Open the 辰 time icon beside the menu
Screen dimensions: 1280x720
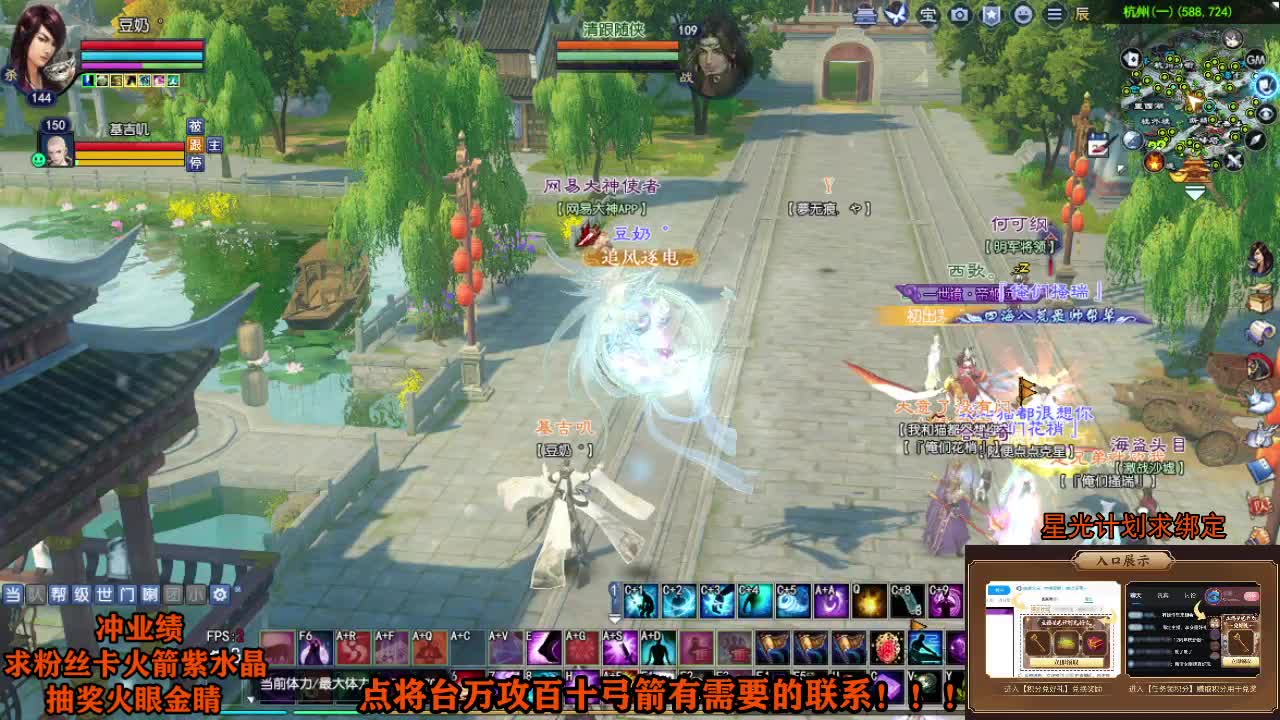(x=1081, y=15)
